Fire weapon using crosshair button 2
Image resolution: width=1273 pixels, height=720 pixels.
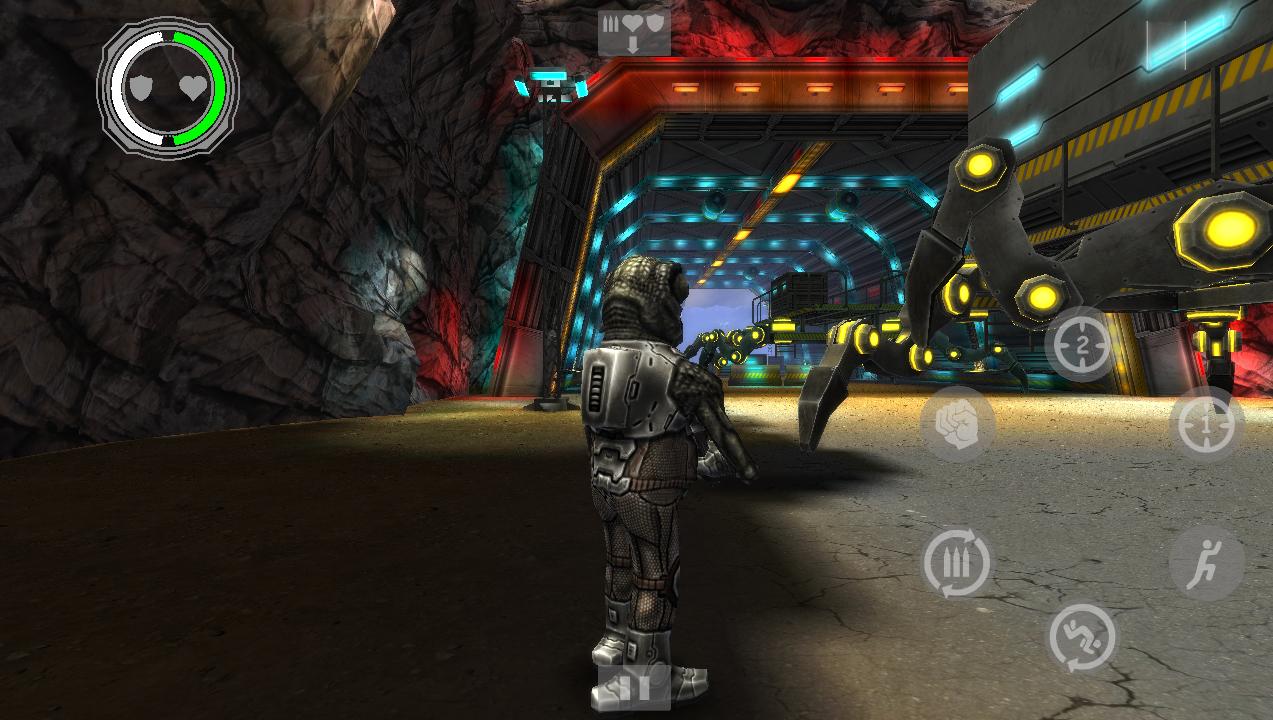[x=1082, y=345]
